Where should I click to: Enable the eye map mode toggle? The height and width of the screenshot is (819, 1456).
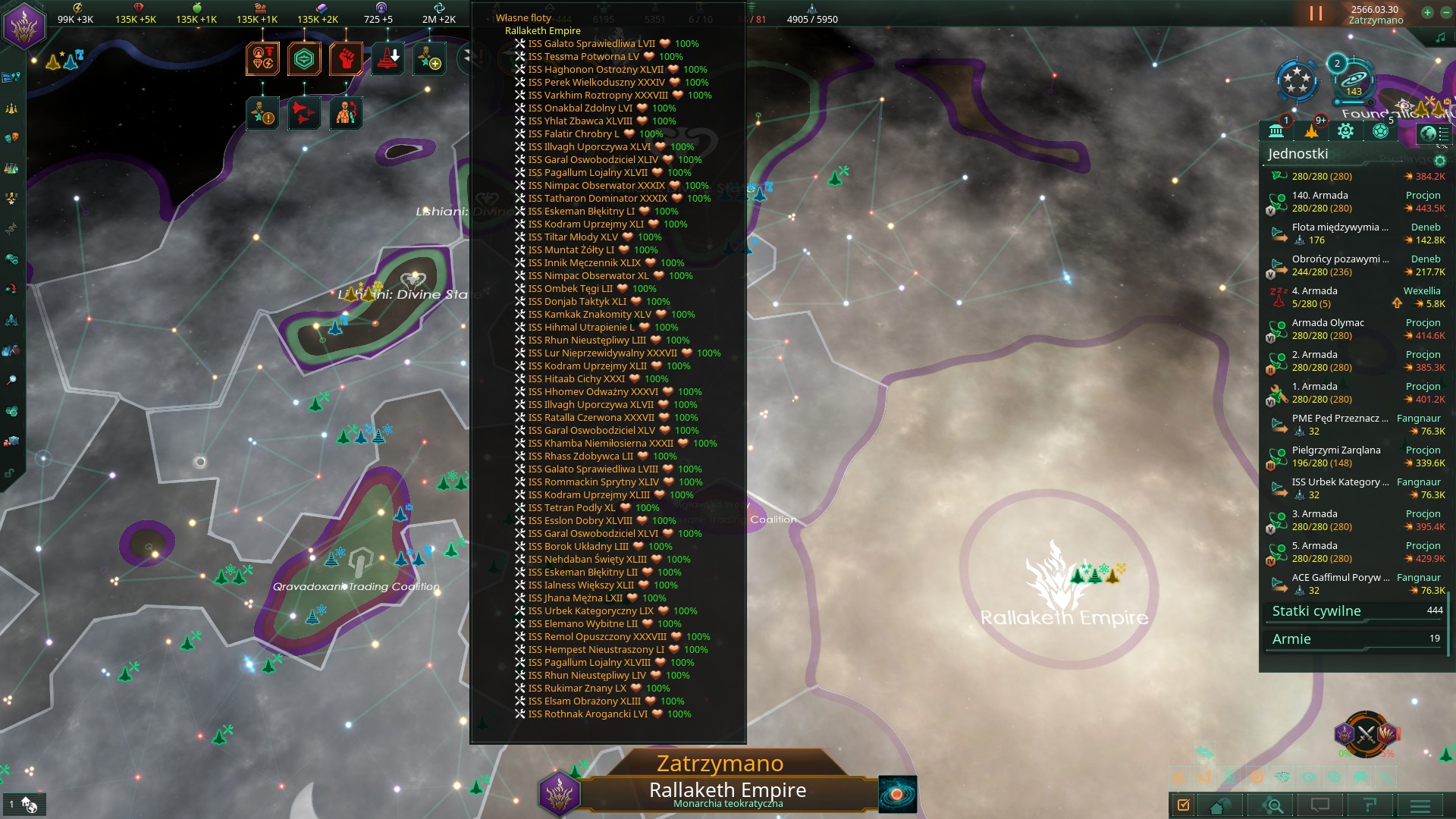pyautogui.click(x=1308, y=778)
